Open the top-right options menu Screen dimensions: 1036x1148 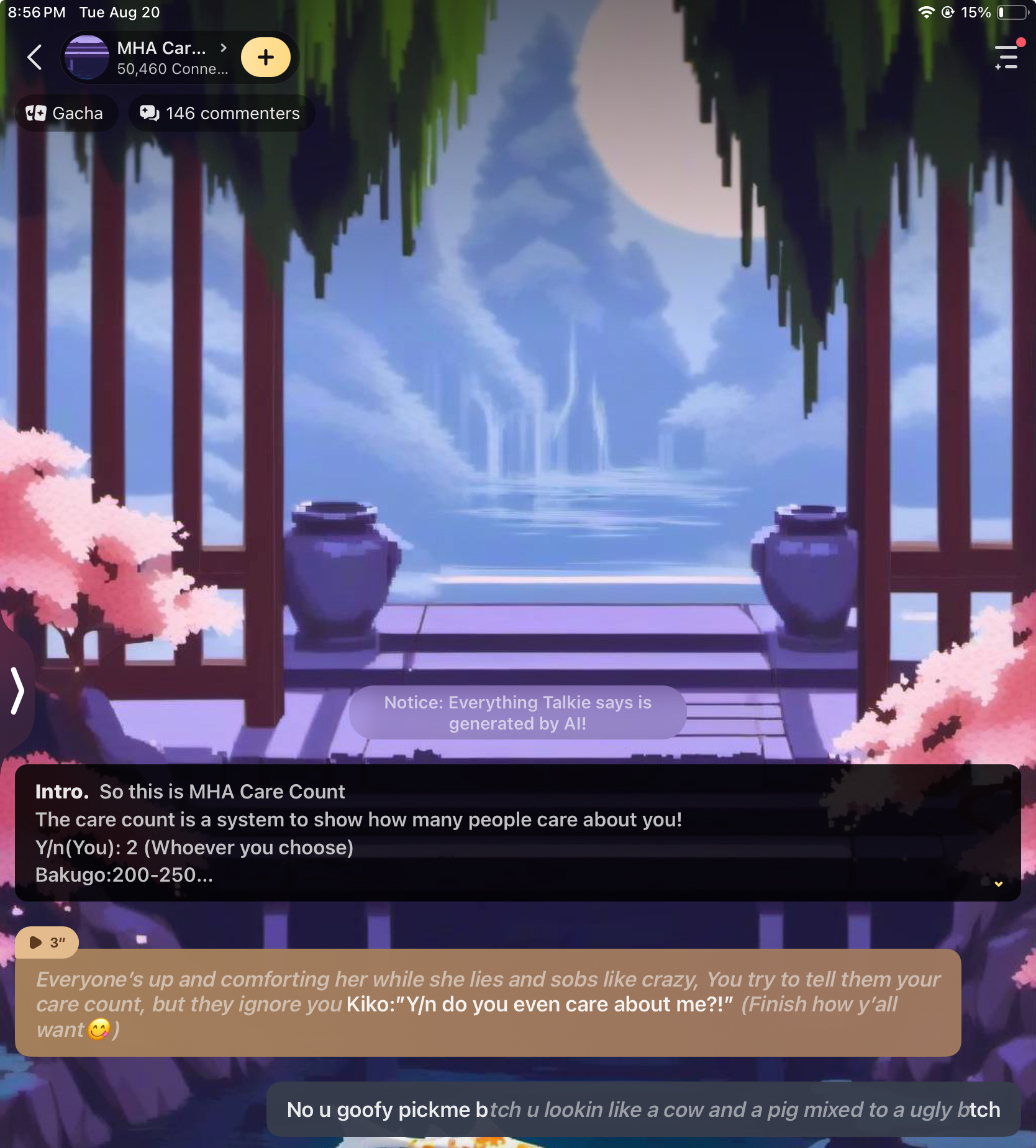(x=1006, y=58)
